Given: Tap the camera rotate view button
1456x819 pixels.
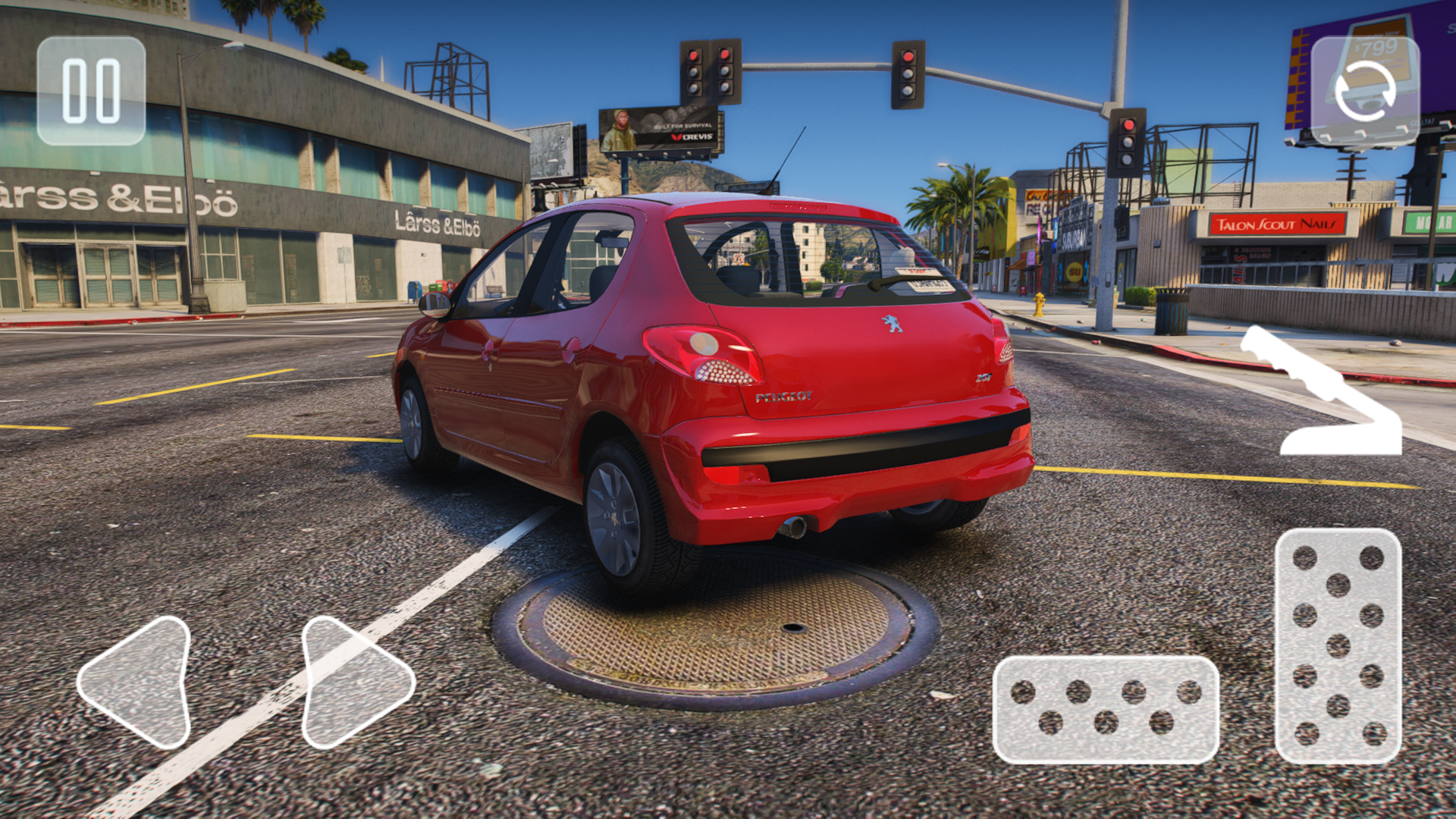Looking at the screenshot, I should pyautogui.click(x=1365, y=91).
